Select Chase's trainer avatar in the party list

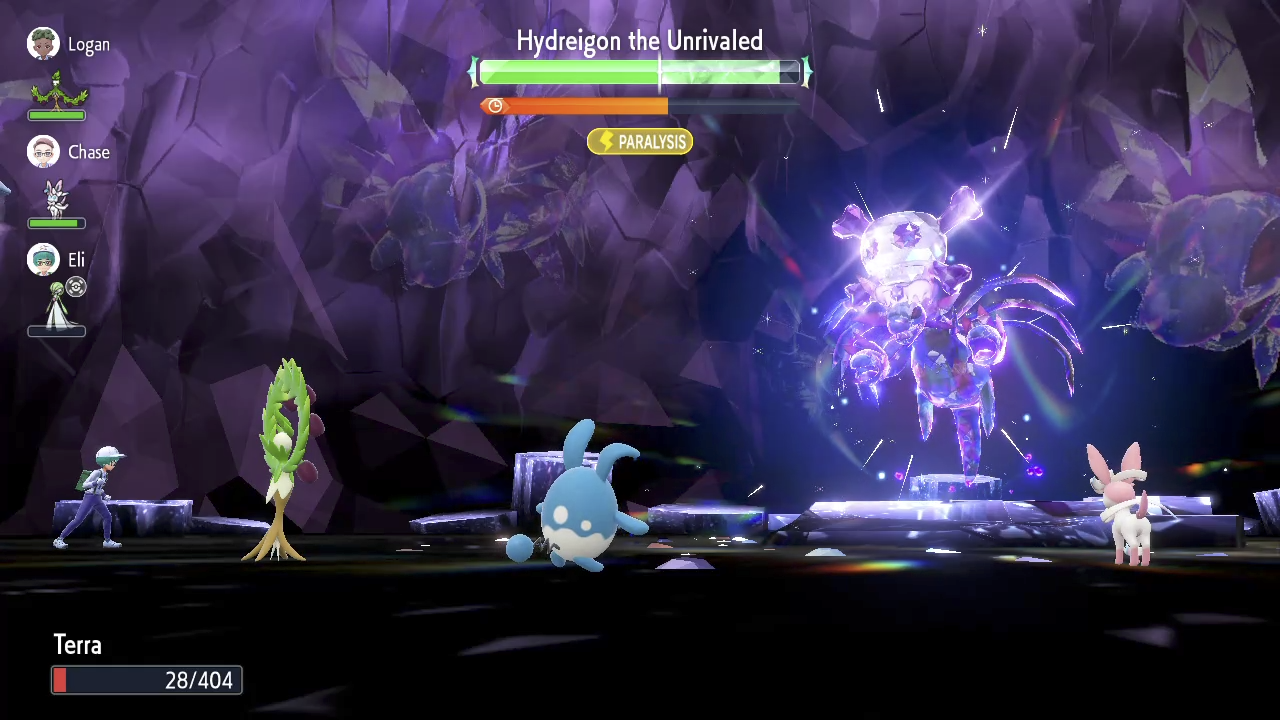tap(43, 152)
